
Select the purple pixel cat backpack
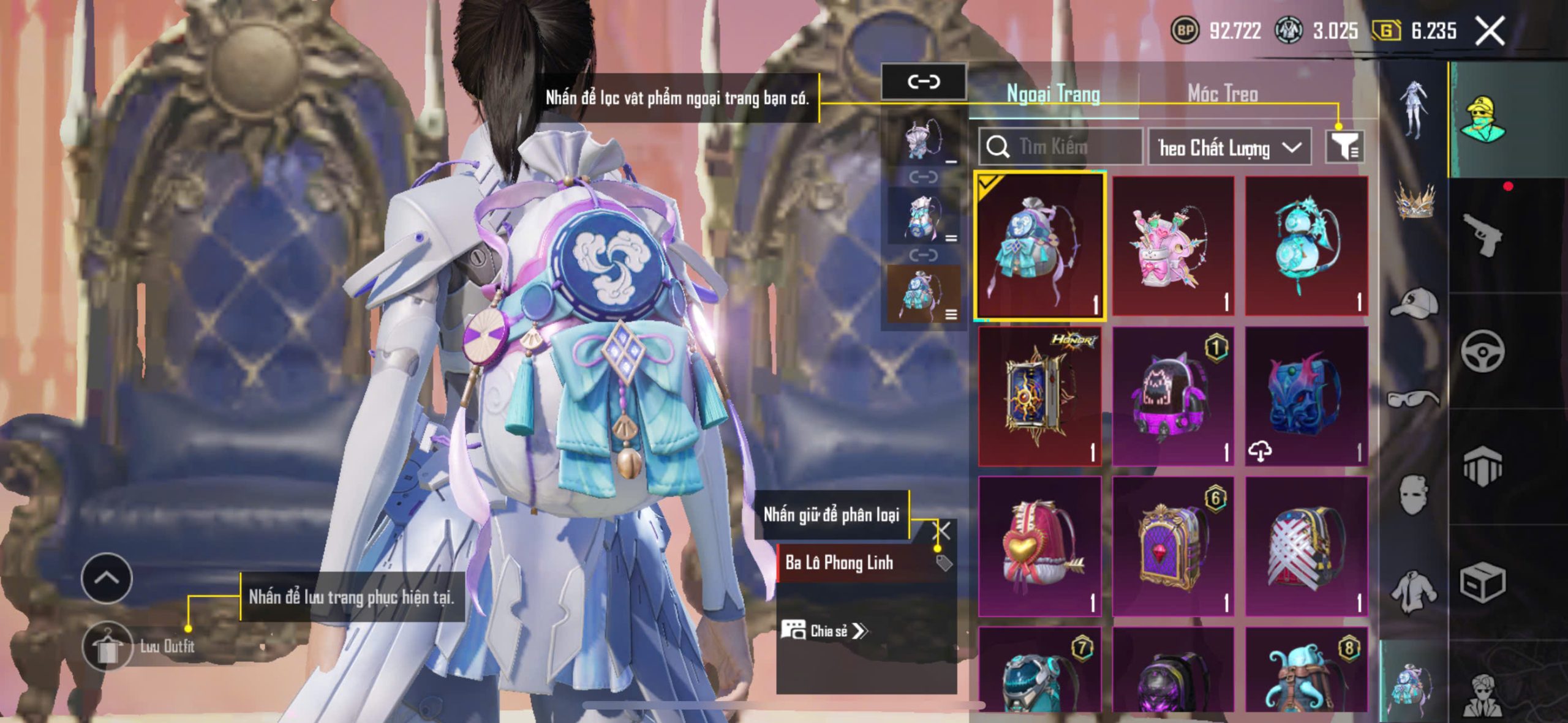(1173, 396)
